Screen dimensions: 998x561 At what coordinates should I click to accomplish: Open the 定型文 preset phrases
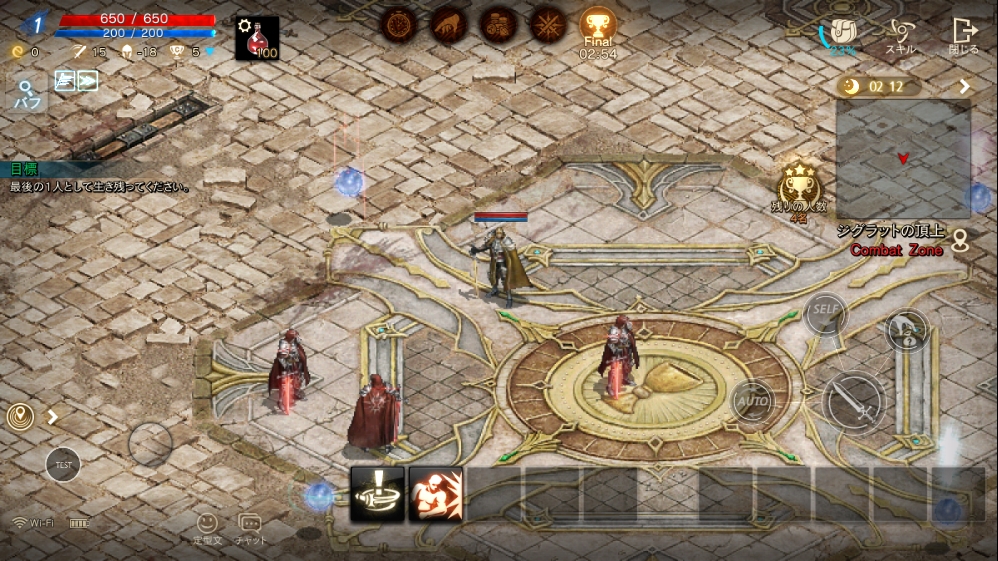207,527
